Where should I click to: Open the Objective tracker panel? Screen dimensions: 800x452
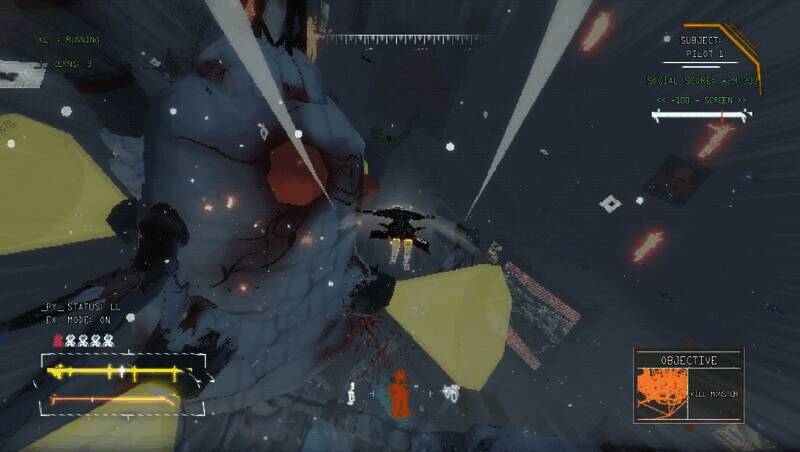point(688,359)
